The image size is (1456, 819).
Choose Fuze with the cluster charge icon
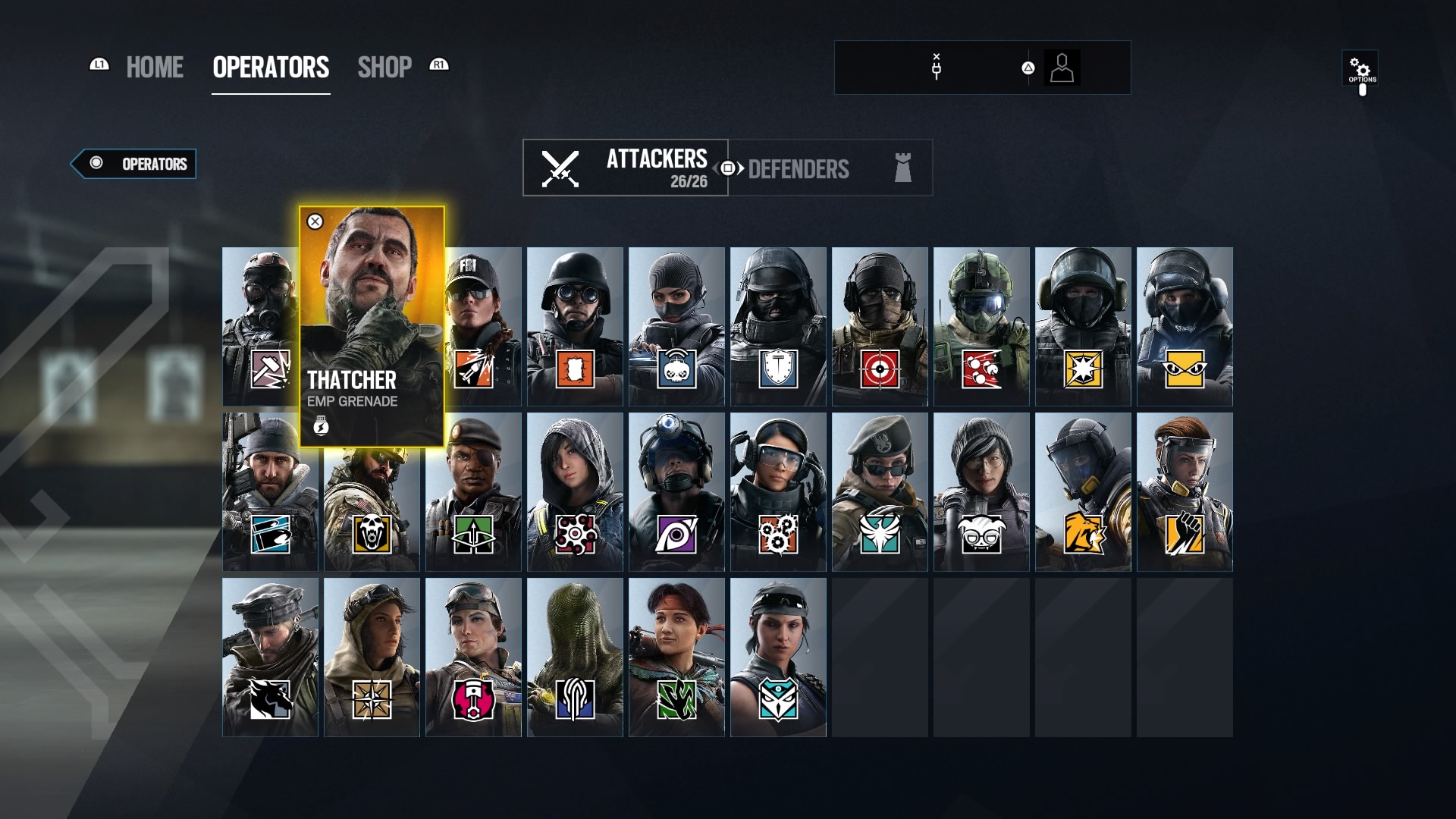point(981,326)
